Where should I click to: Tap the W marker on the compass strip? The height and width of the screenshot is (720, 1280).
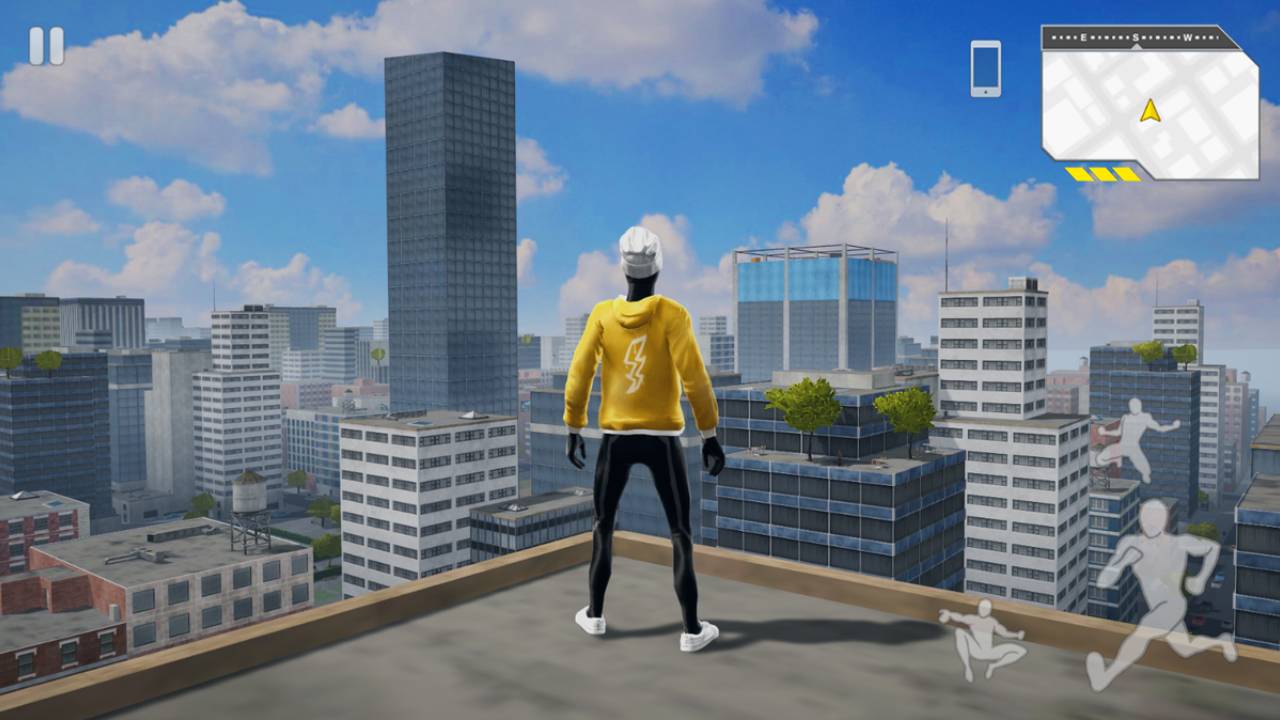pos(1187,37)
